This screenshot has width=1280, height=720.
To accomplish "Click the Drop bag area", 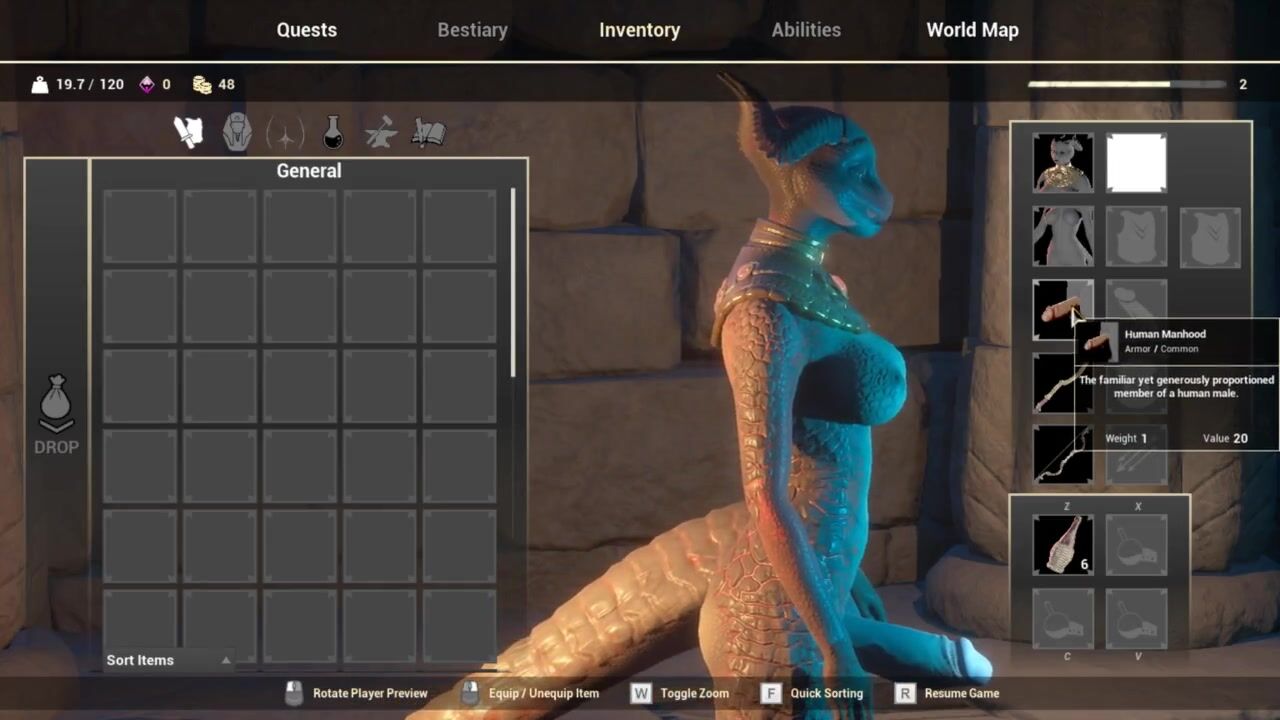I will (x=56, y=415).
